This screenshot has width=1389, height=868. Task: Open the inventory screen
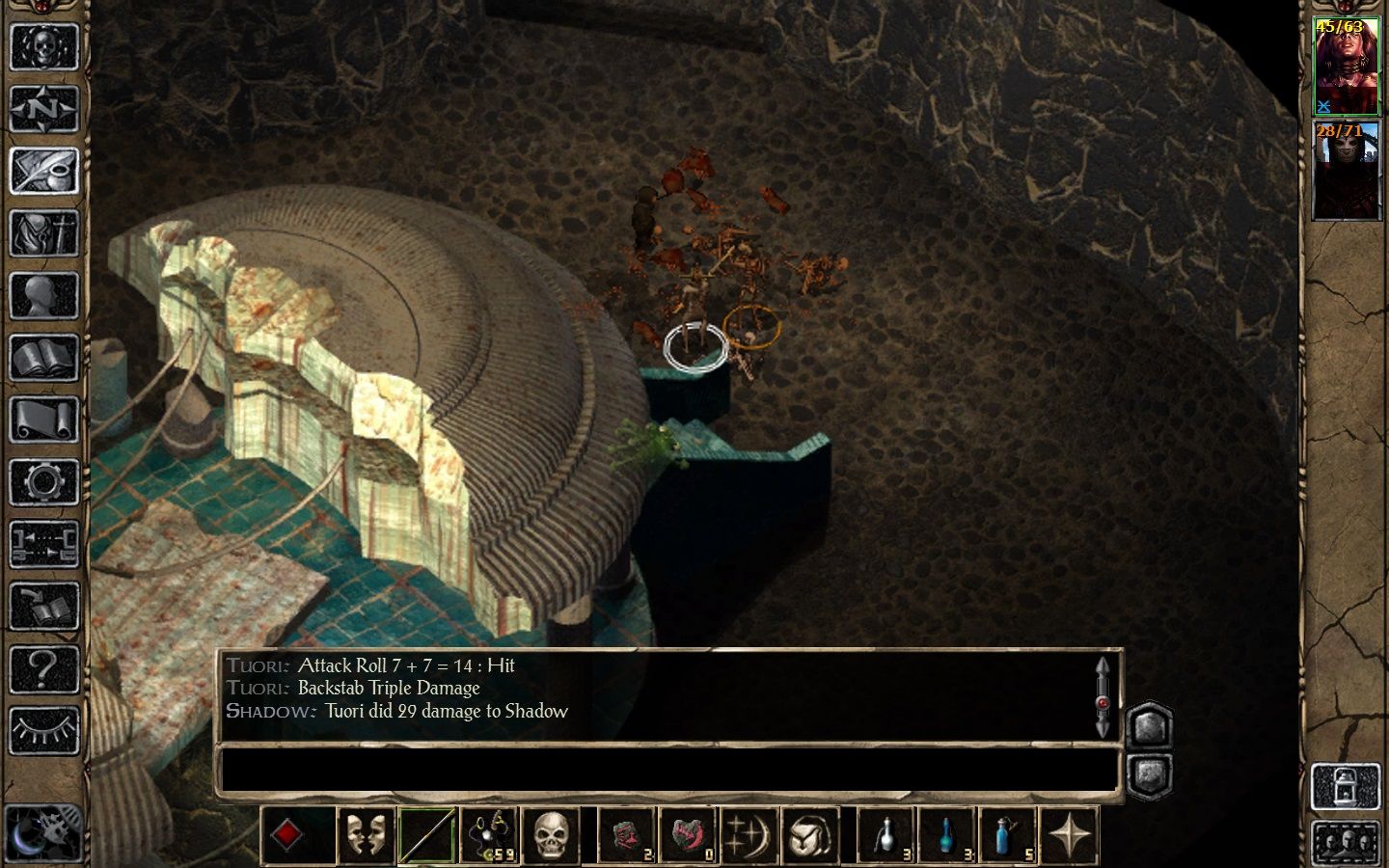point(43,232)
